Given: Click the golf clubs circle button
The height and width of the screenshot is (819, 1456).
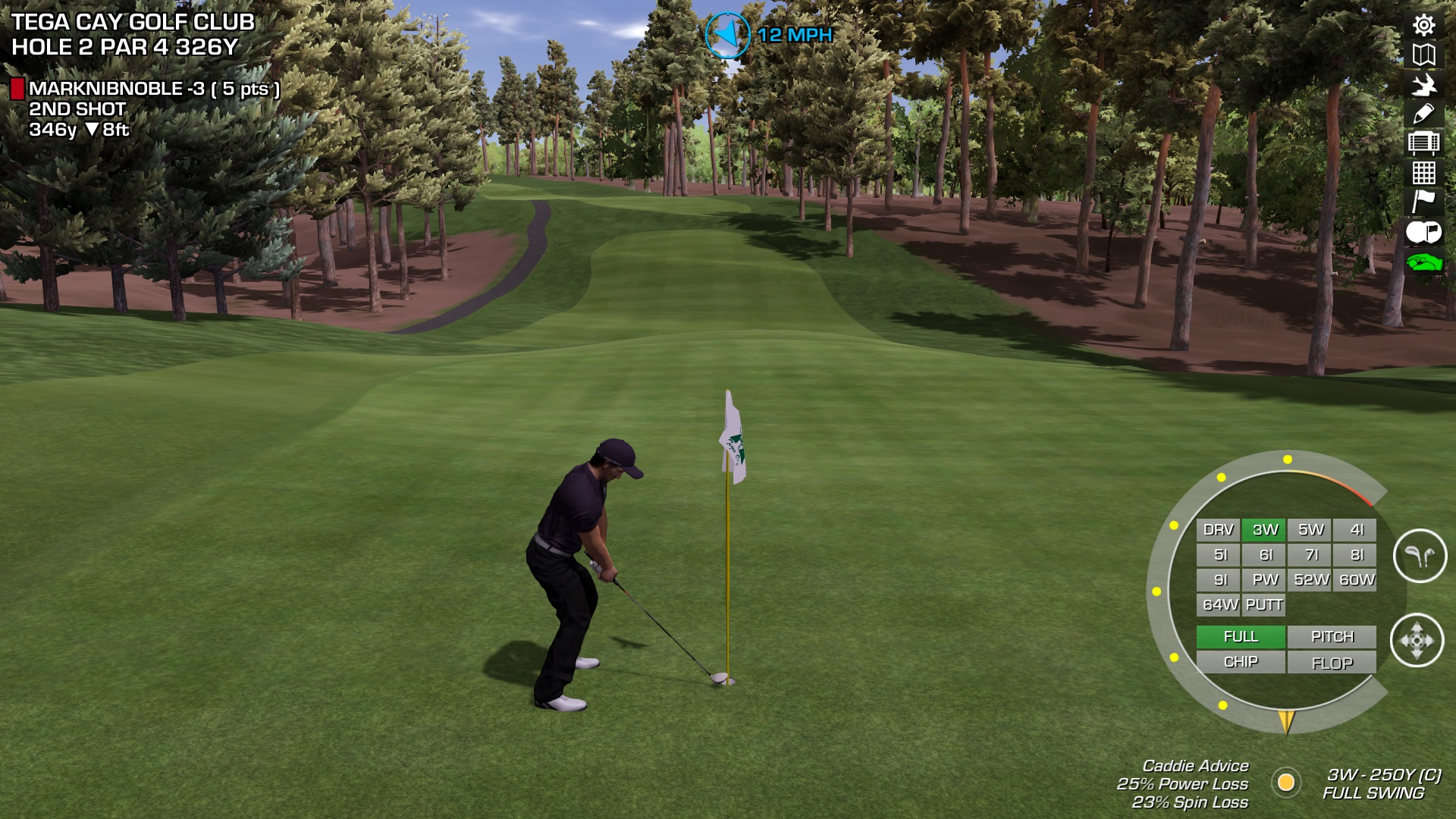Looking at the screenshot, I should coord(1420,556).
